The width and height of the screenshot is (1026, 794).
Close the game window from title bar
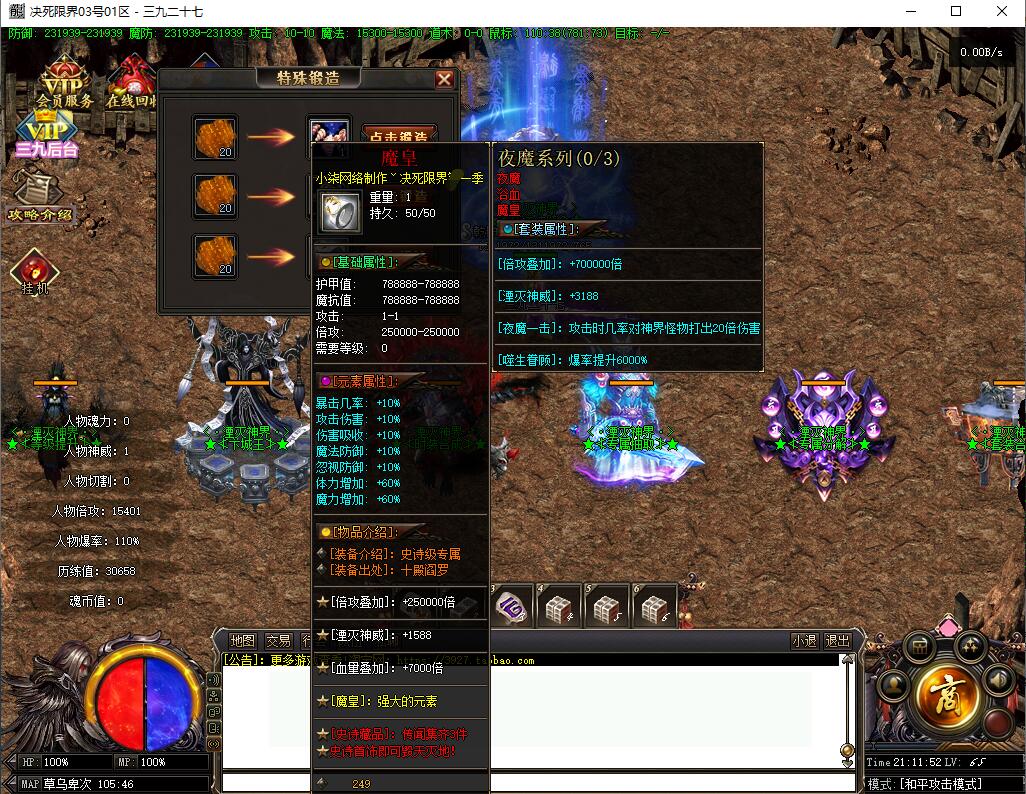[x=1002, y=12]
